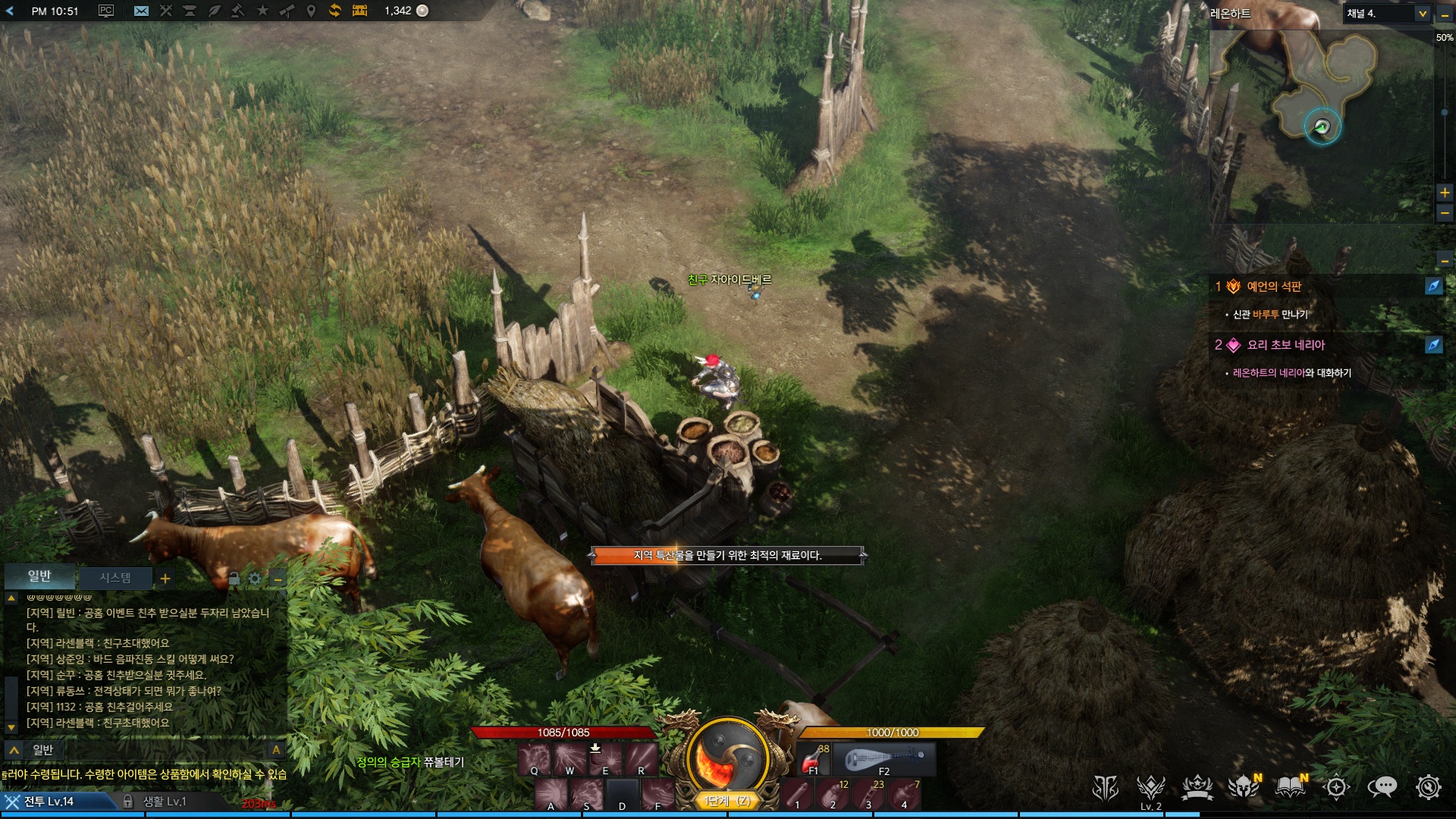Open chat settings gear icon
Image resolution: width=1456 pixels, height=819 pixels.
click(255, 579)
